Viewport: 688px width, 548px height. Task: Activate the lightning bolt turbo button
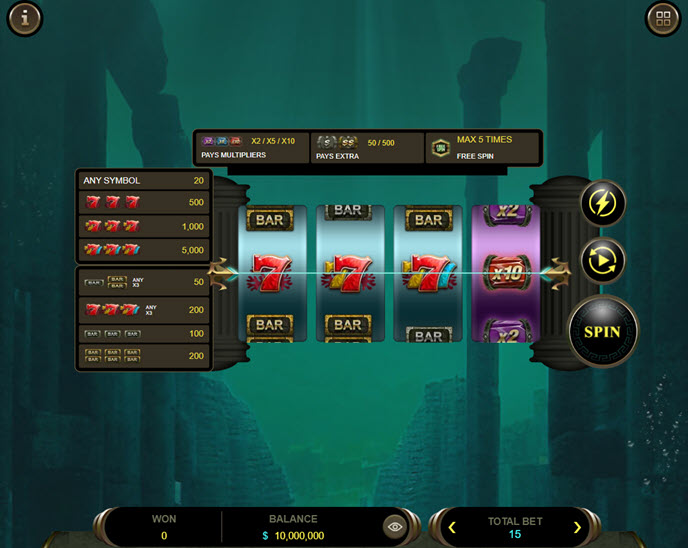603,204
